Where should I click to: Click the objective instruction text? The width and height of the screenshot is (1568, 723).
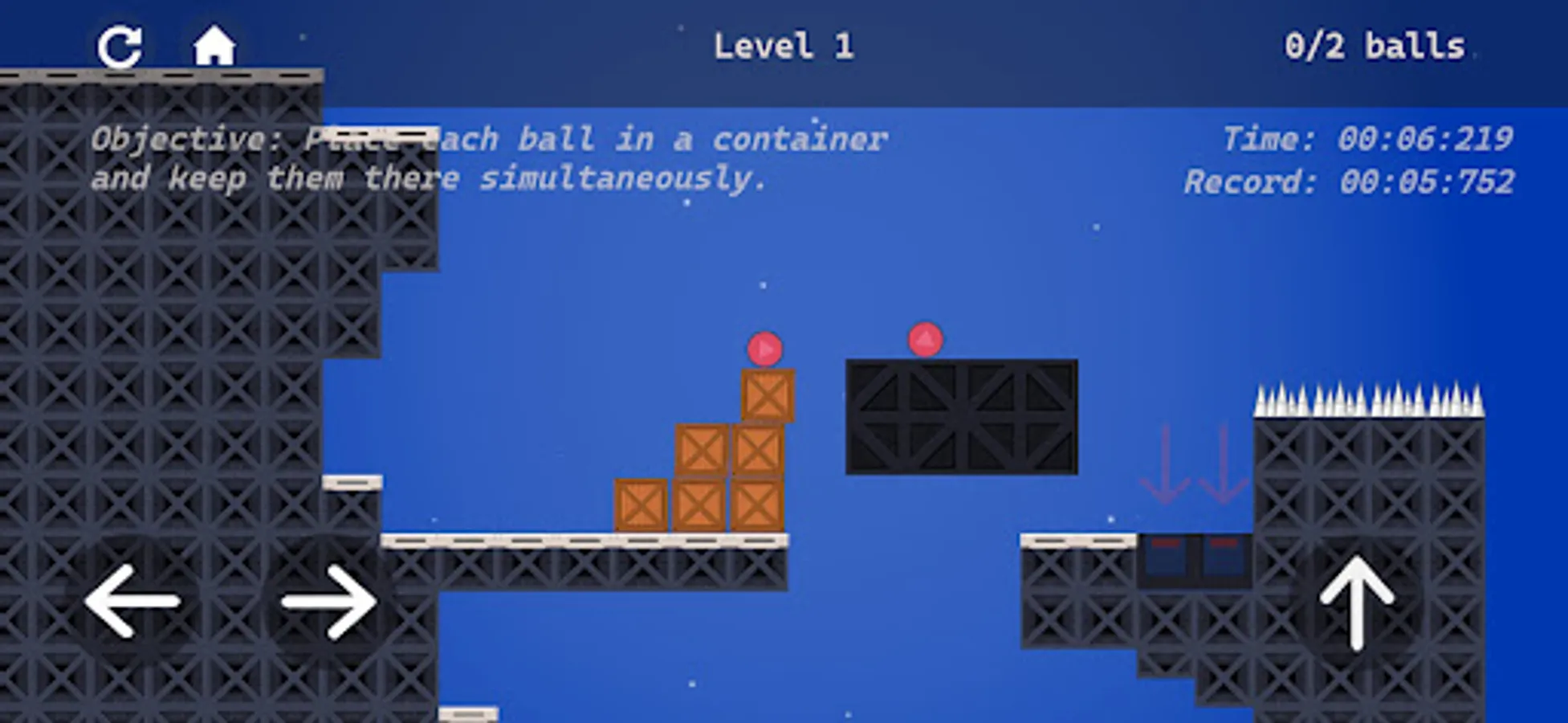click(488, 157)
